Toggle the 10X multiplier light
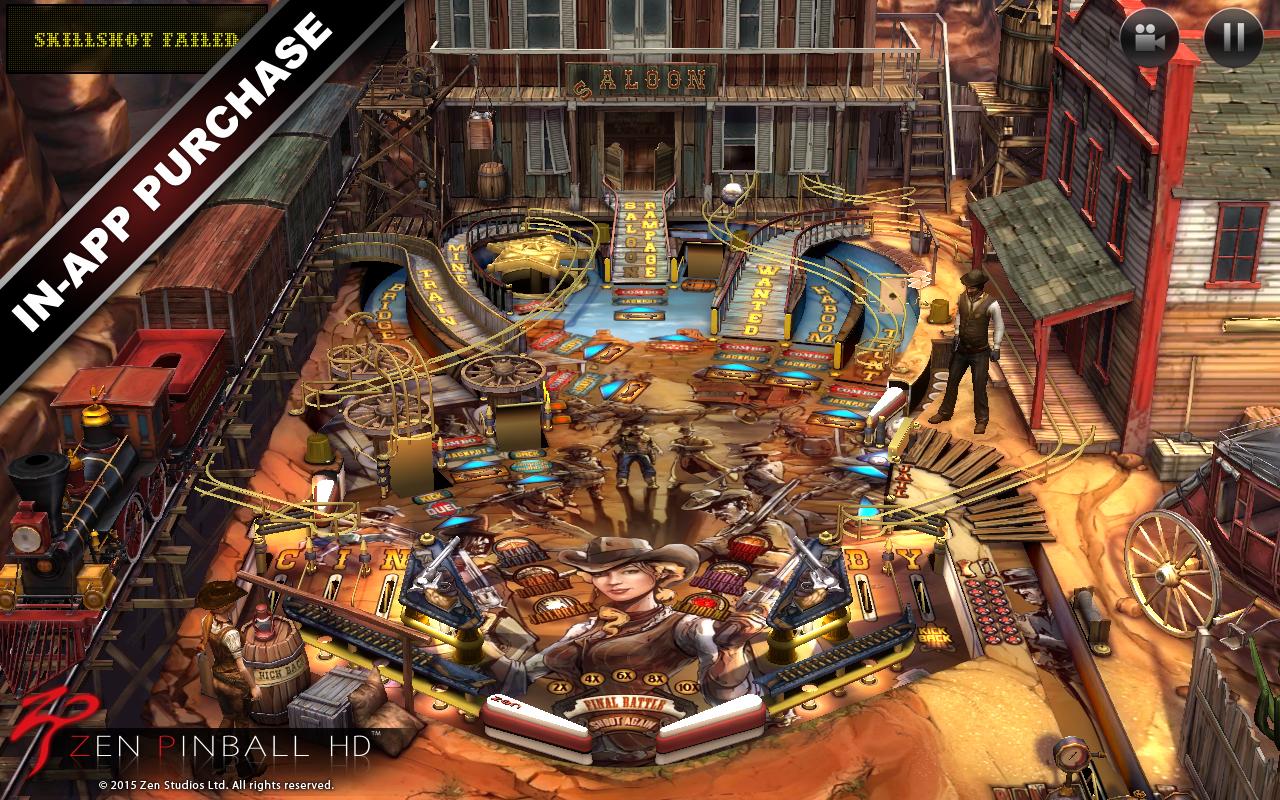 (x=688, y=688)
